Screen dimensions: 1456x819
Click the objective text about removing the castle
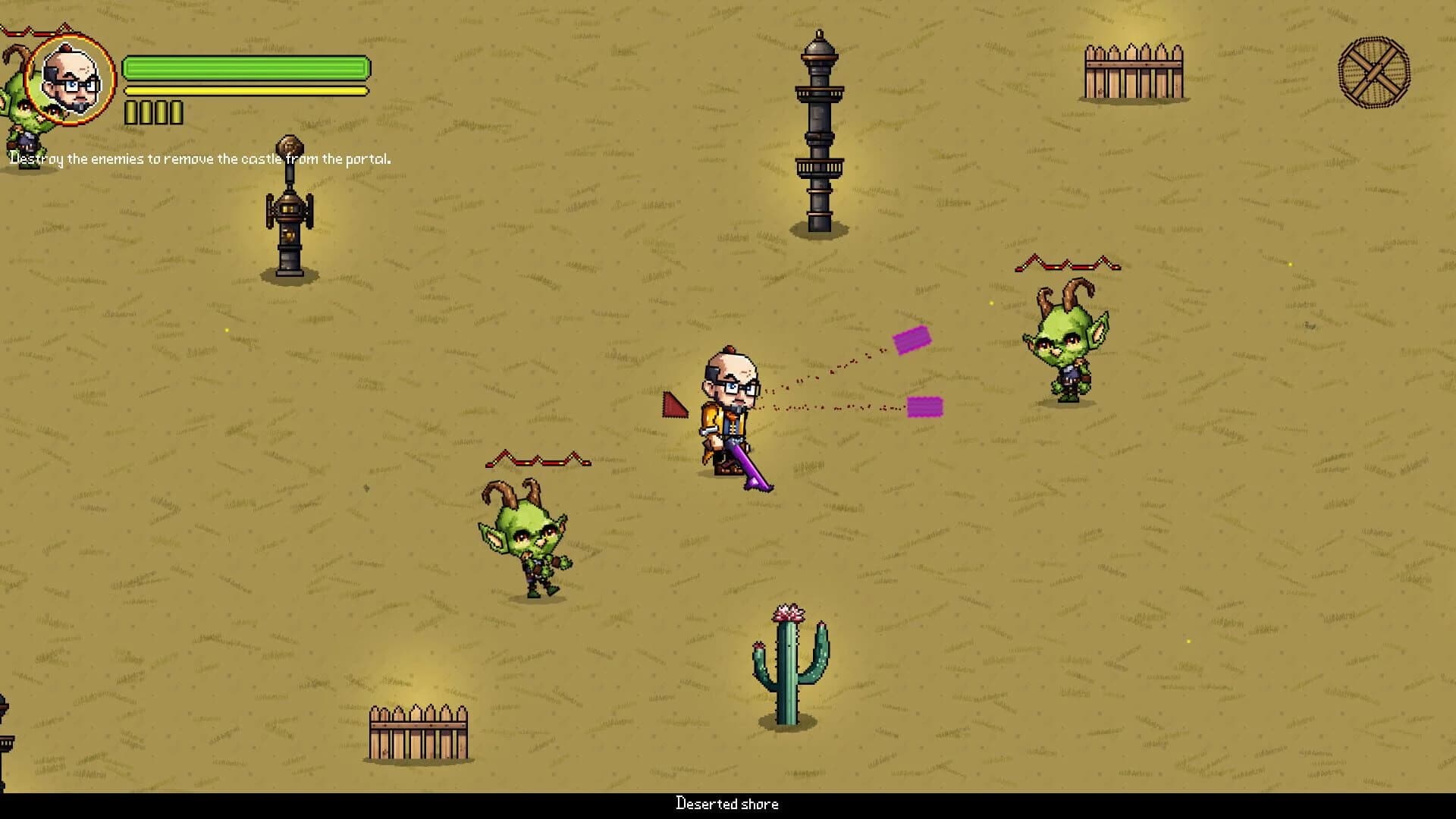pos(200,159)
